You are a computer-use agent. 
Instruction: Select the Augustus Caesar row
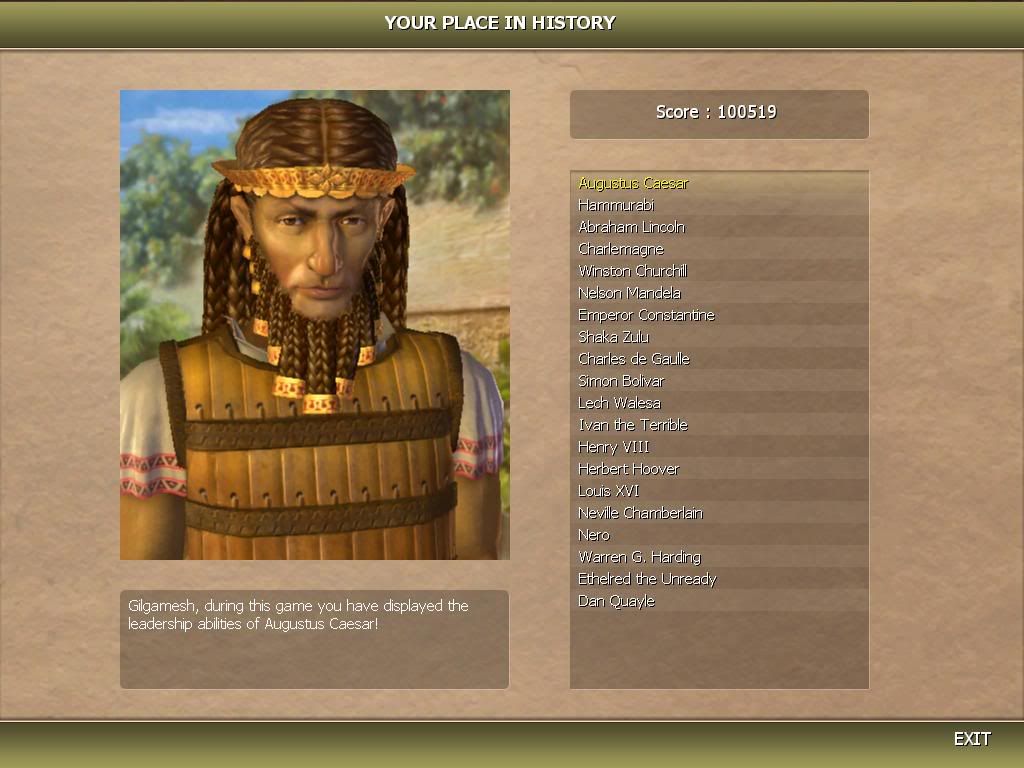pyautogui.click(x=633, y=183)
